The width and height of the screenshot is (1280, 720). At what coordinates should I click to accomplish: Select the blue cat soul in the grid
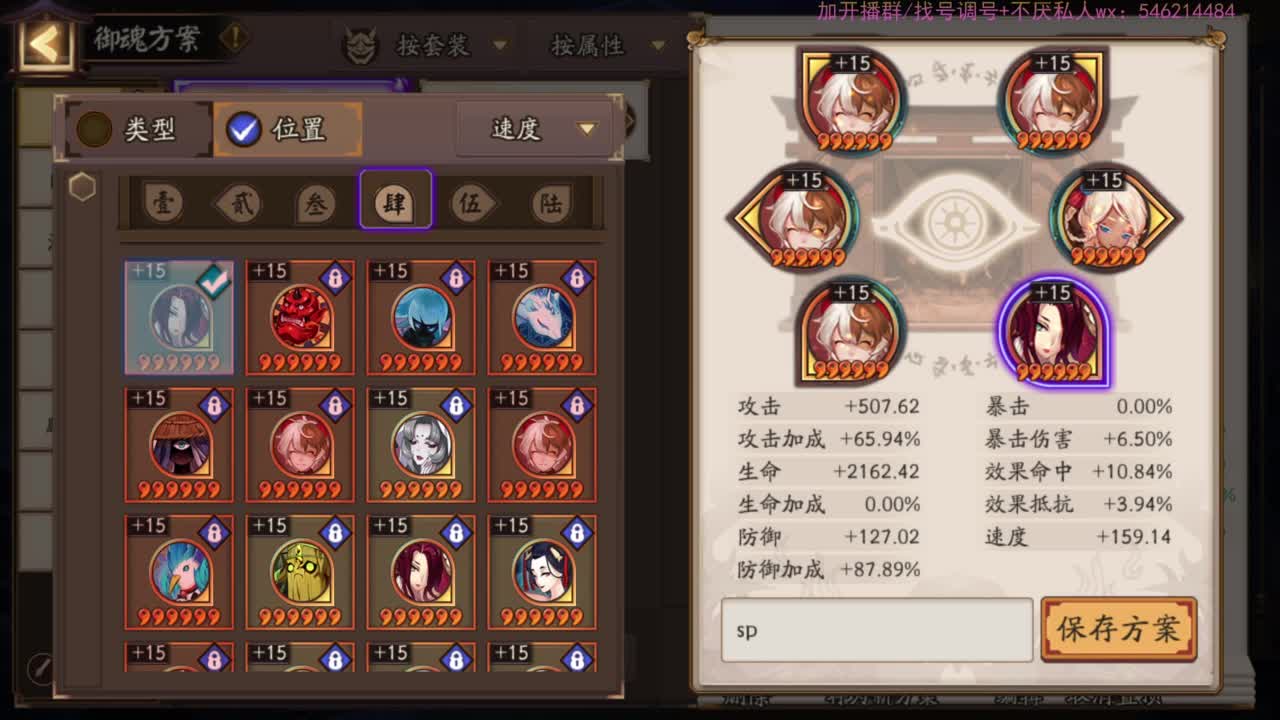point(421,315)
